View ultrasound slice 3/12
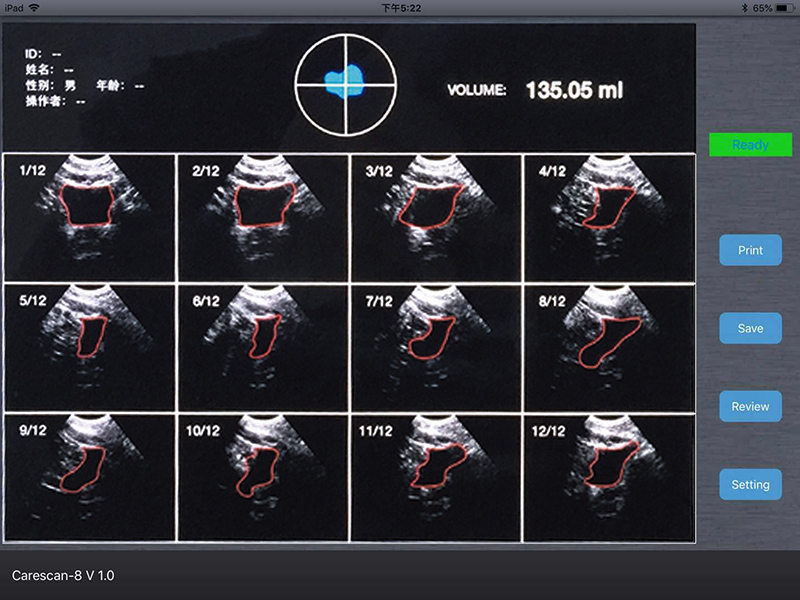800x600 pixels. (436, 217)
